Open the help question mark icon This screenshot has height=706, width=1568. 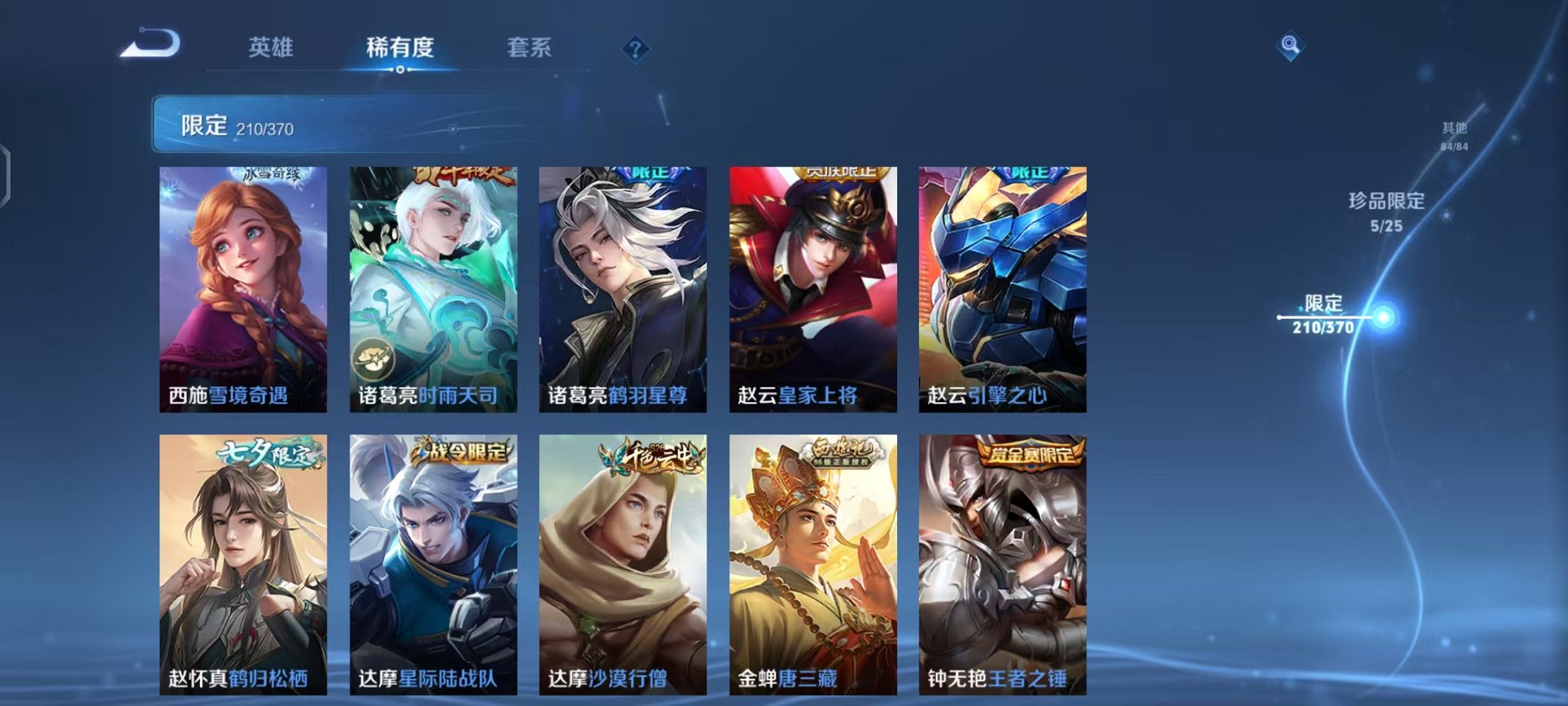pos(635,50)
